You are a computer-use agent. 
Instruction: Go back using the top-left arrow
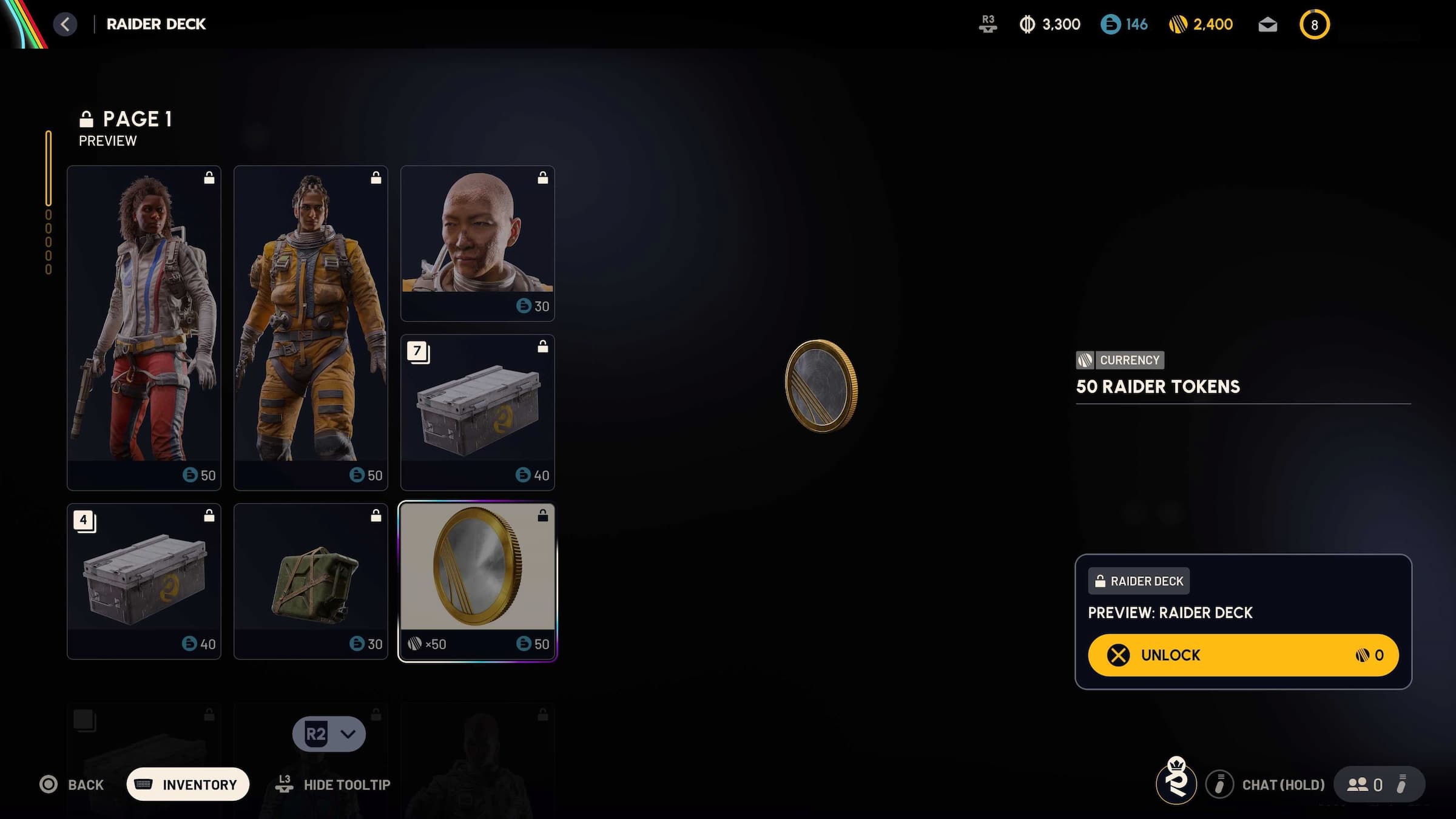pyautogui.click(x=66, y=24)
